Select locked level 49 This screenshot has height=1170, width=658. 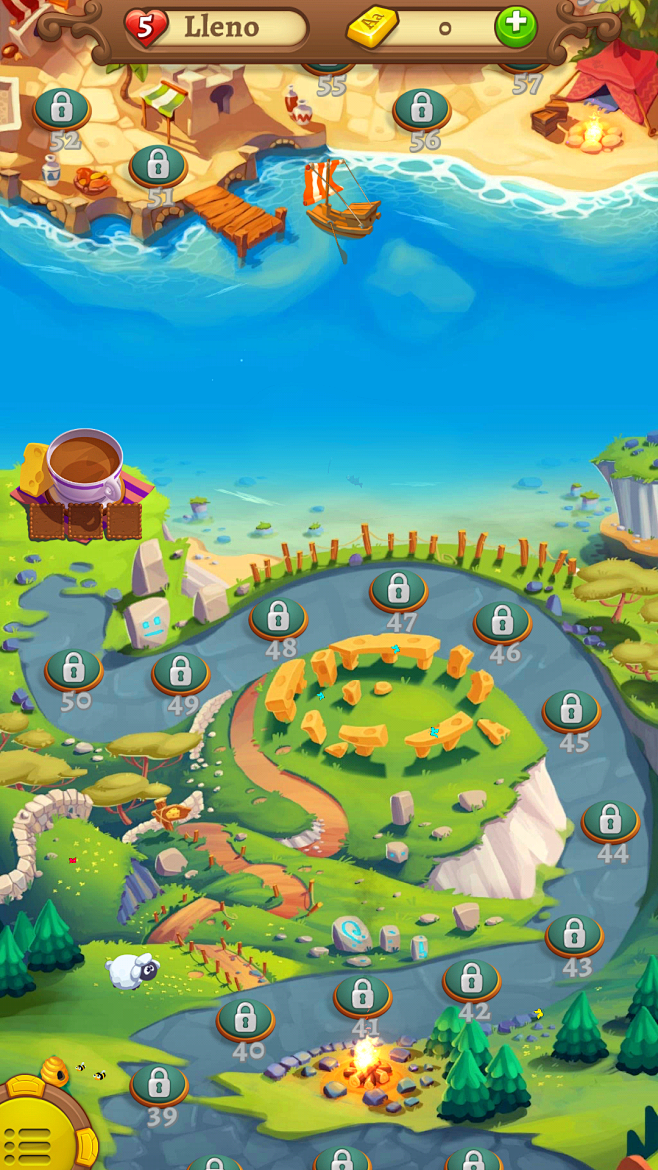[181, 673]
